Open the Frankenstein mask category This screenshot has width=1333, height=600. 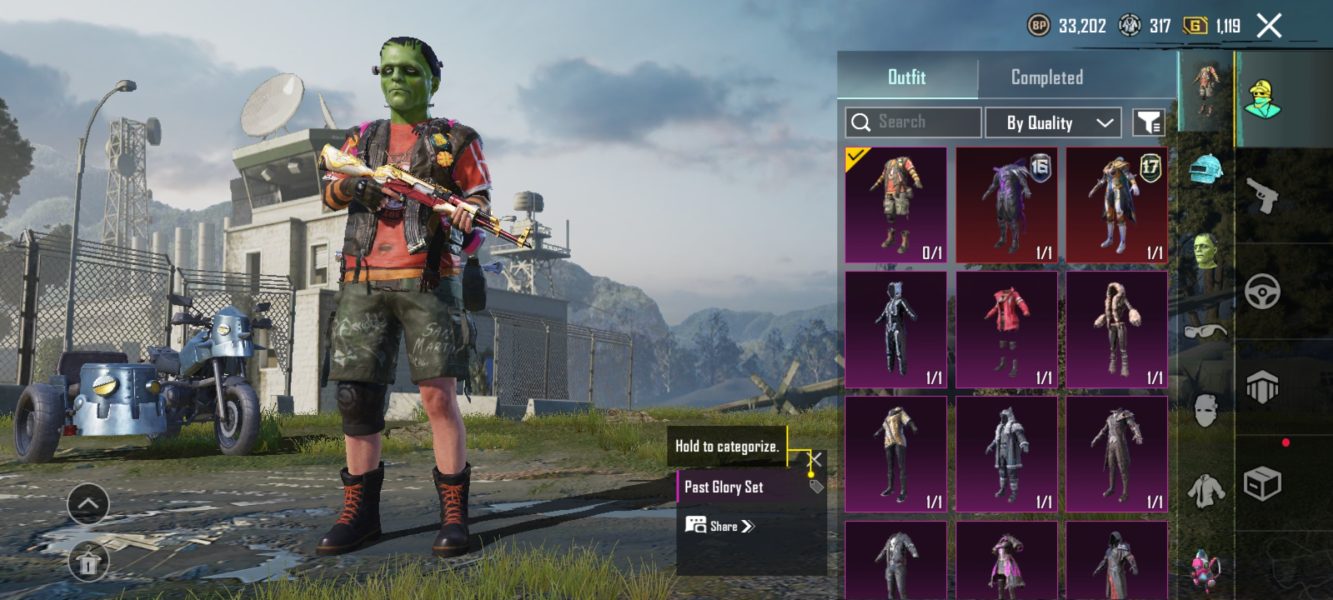coord(1206,251)
